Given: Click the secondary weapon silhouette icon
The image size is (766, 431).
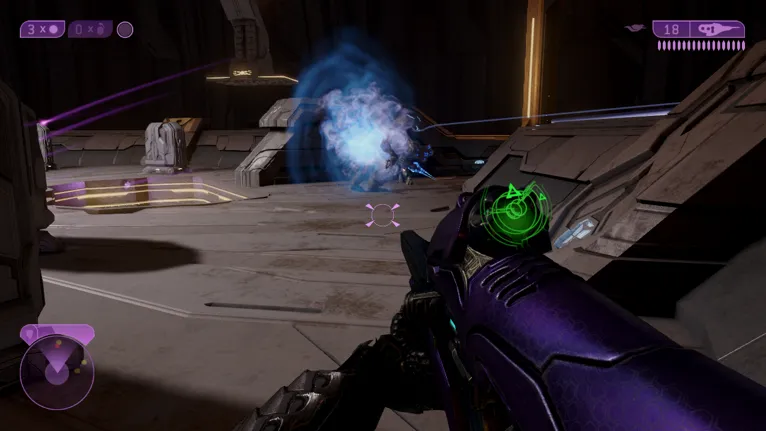Looking at the screenshot, I should pyautogui.click(x=633, y=29).
